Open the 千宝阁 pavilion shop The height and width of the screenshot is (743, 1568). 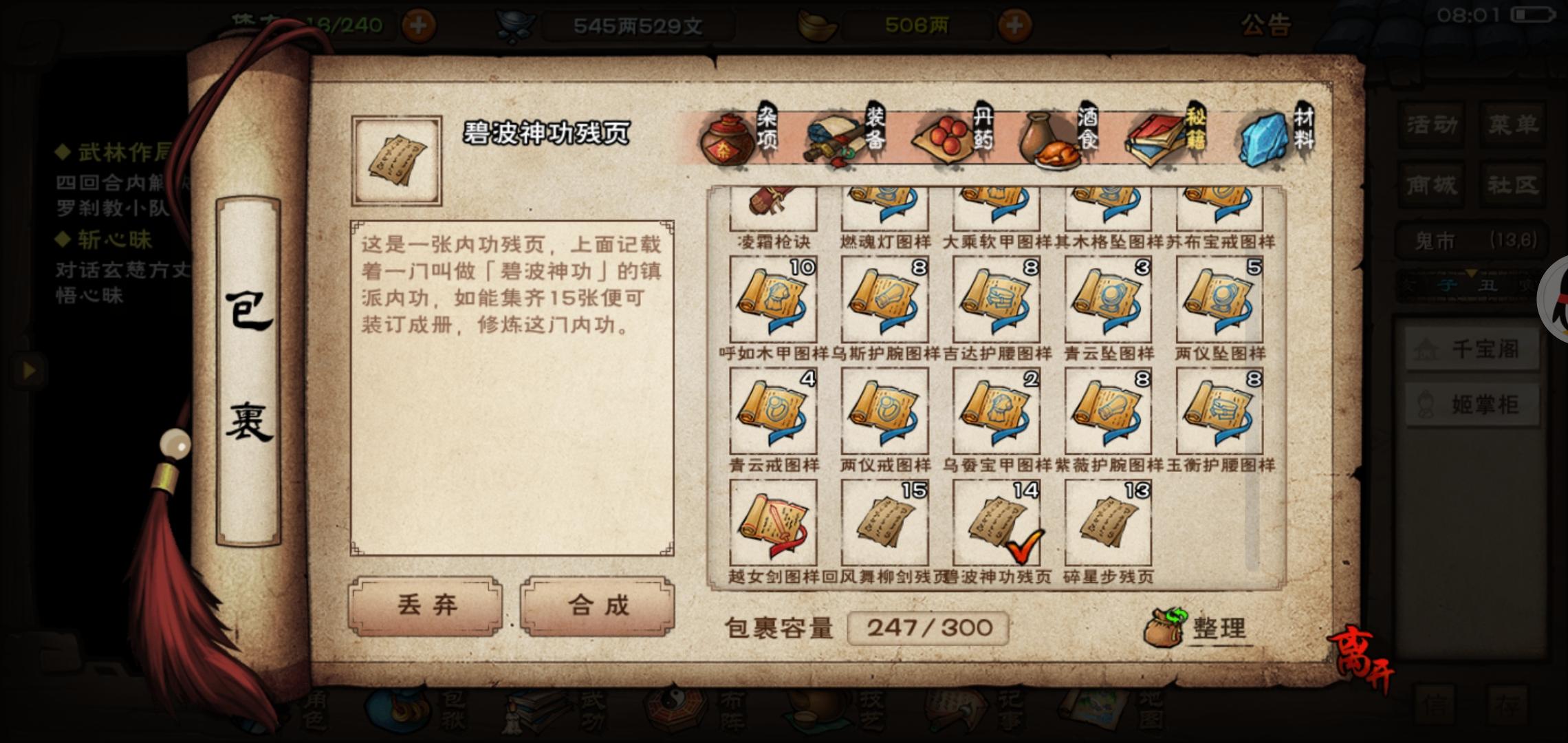pyautogui.click(x=1472, y=347)
